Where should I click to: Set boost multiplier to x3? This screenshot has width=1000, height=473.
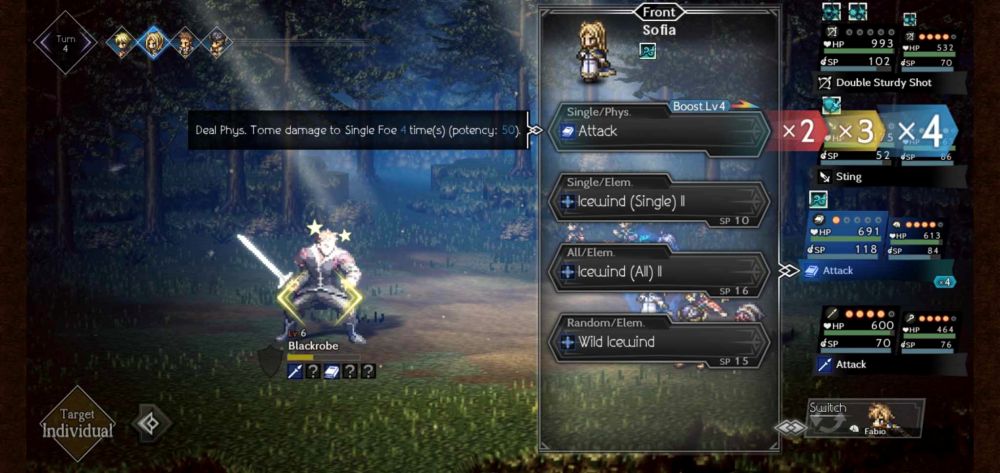tap(858, 131)
